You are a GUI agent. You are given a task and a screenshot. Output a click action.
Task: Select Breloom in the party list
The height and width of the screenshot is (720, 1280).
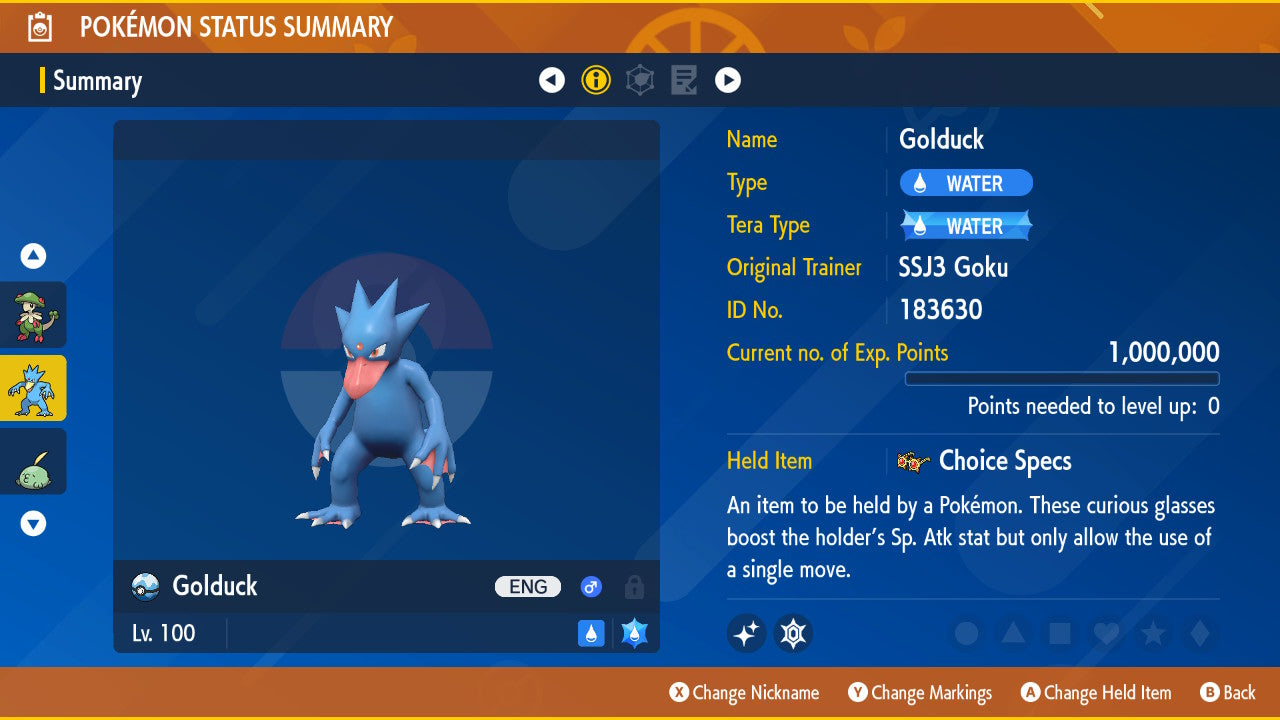[x=33, y=314]
